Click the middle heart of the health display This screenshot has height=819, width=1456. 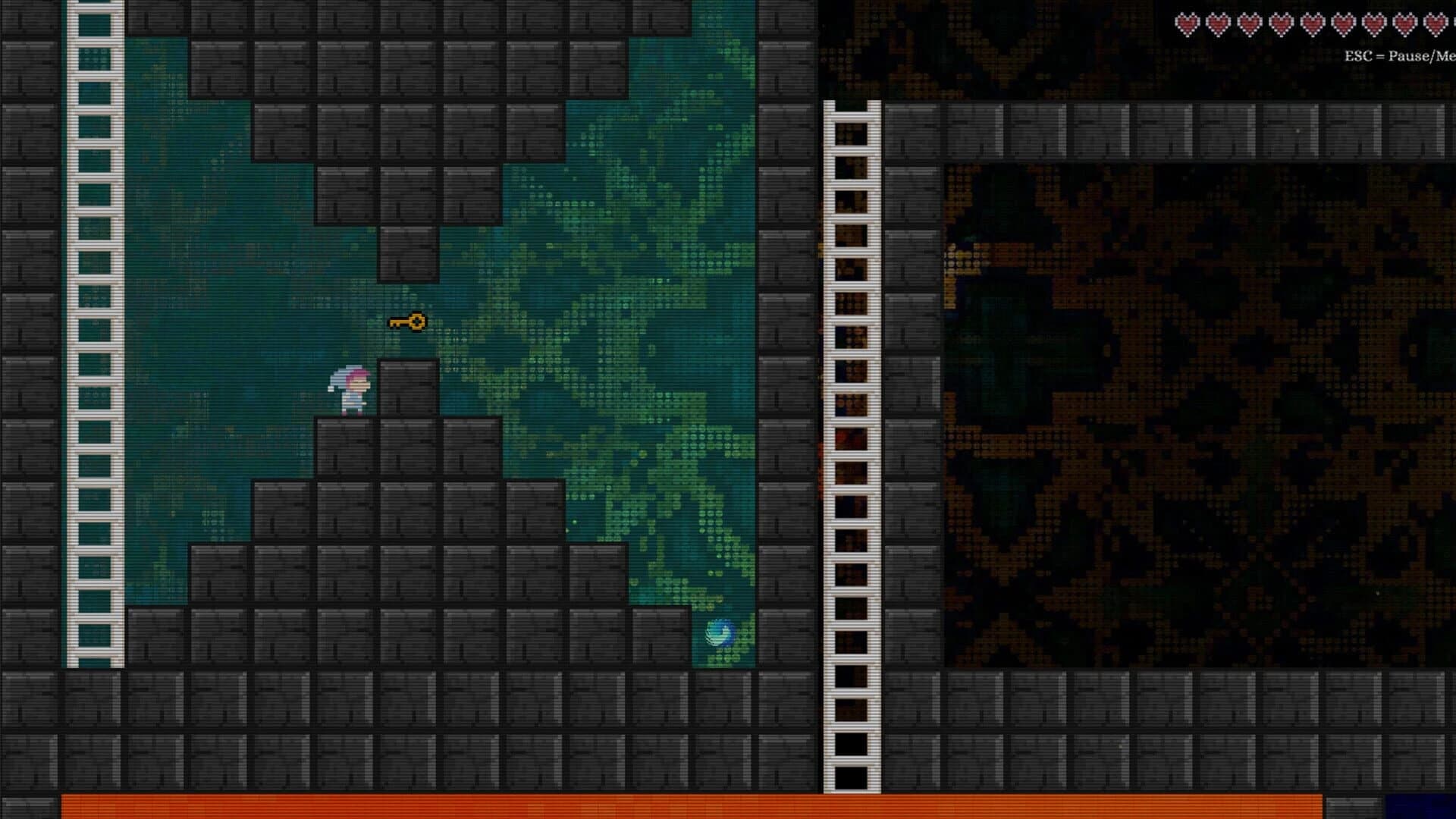[1312, 23]
